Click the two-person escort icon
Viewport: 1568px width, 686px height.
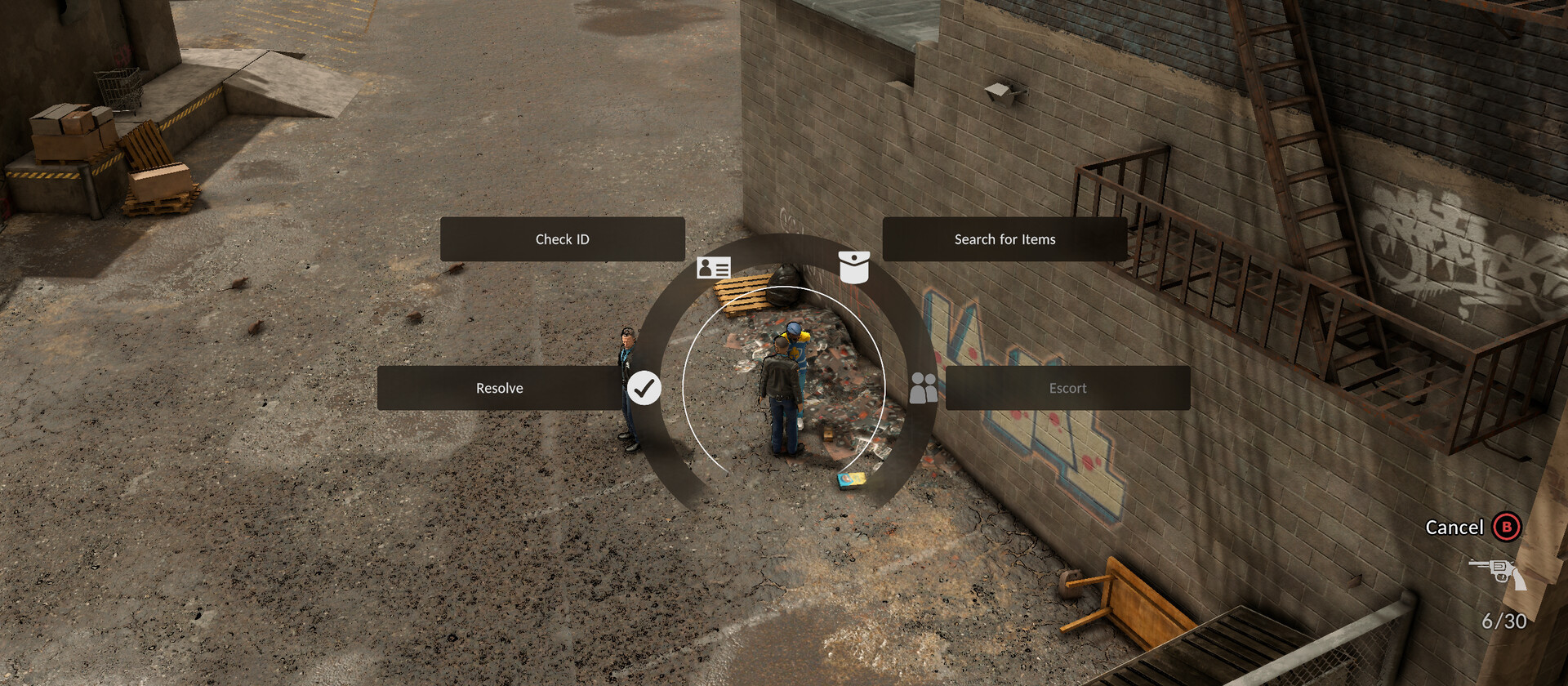pyautogui.click(x=924, y=388)
